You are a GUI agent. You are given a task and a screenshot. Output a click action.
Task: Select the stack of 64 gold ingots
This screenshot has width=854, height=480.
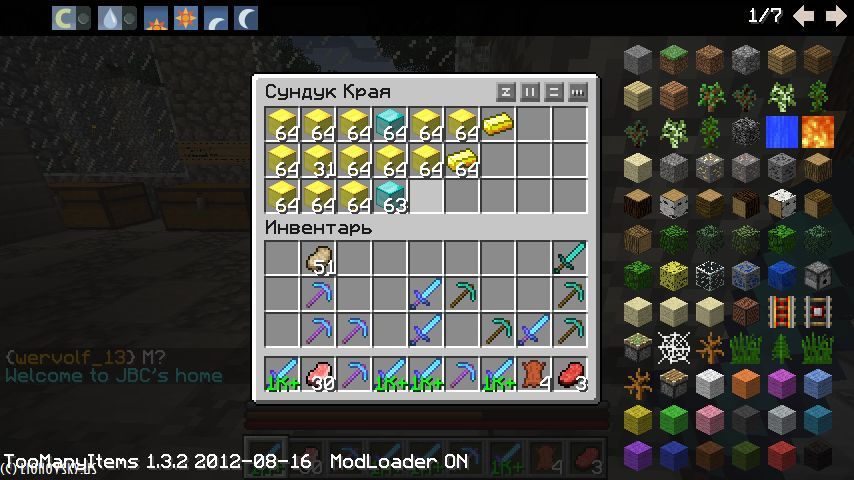[462, 161]
